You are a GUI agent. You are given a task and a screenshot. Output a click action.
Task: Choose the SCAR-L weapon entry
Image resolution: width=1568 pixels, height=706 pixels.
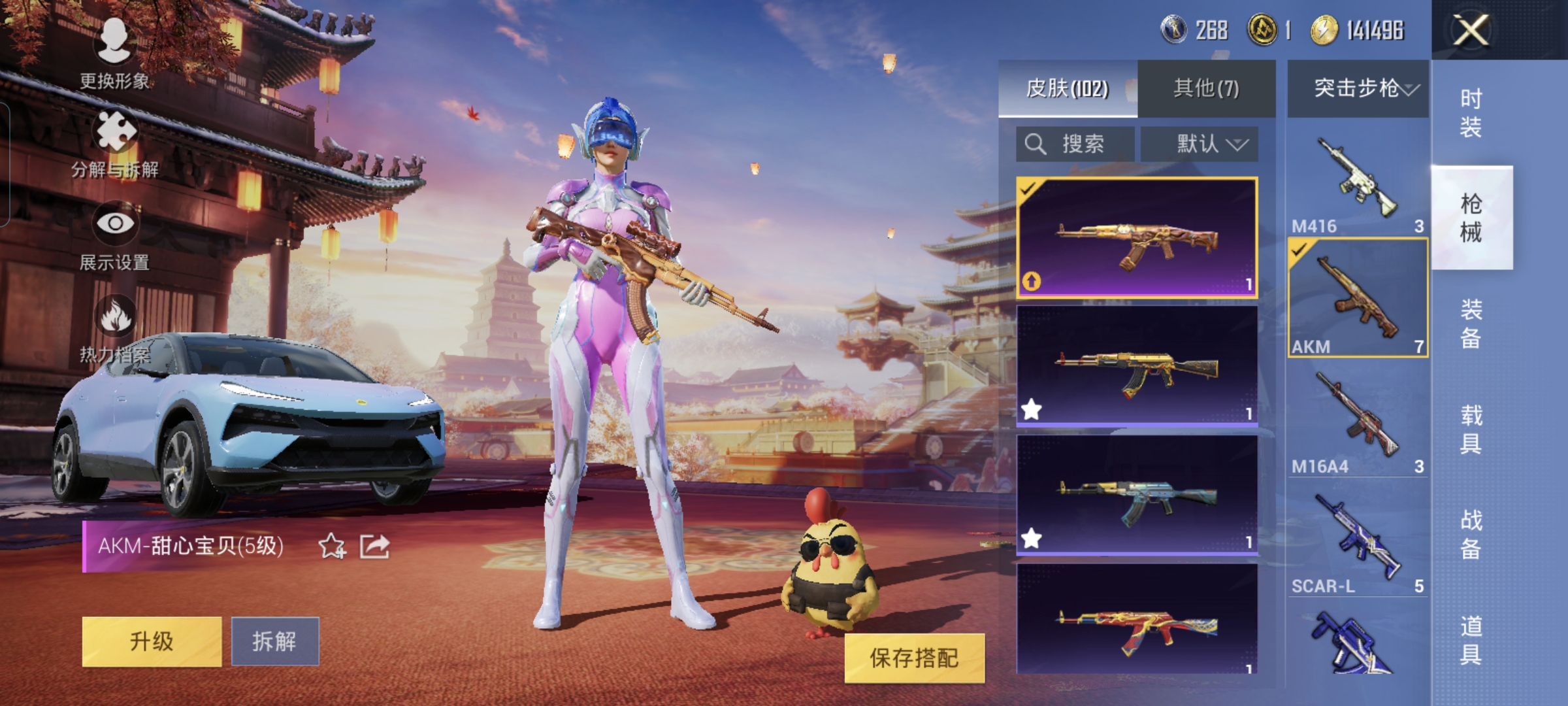click(x=1358, y=543)
